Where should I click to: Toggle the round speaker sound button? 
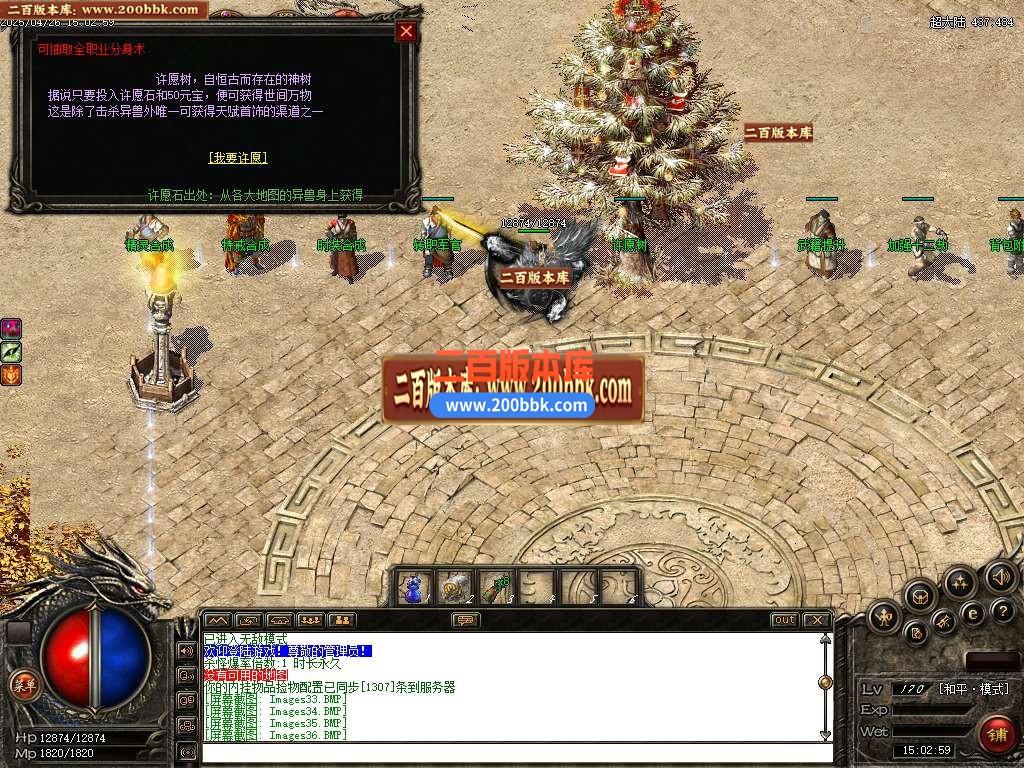999,575
